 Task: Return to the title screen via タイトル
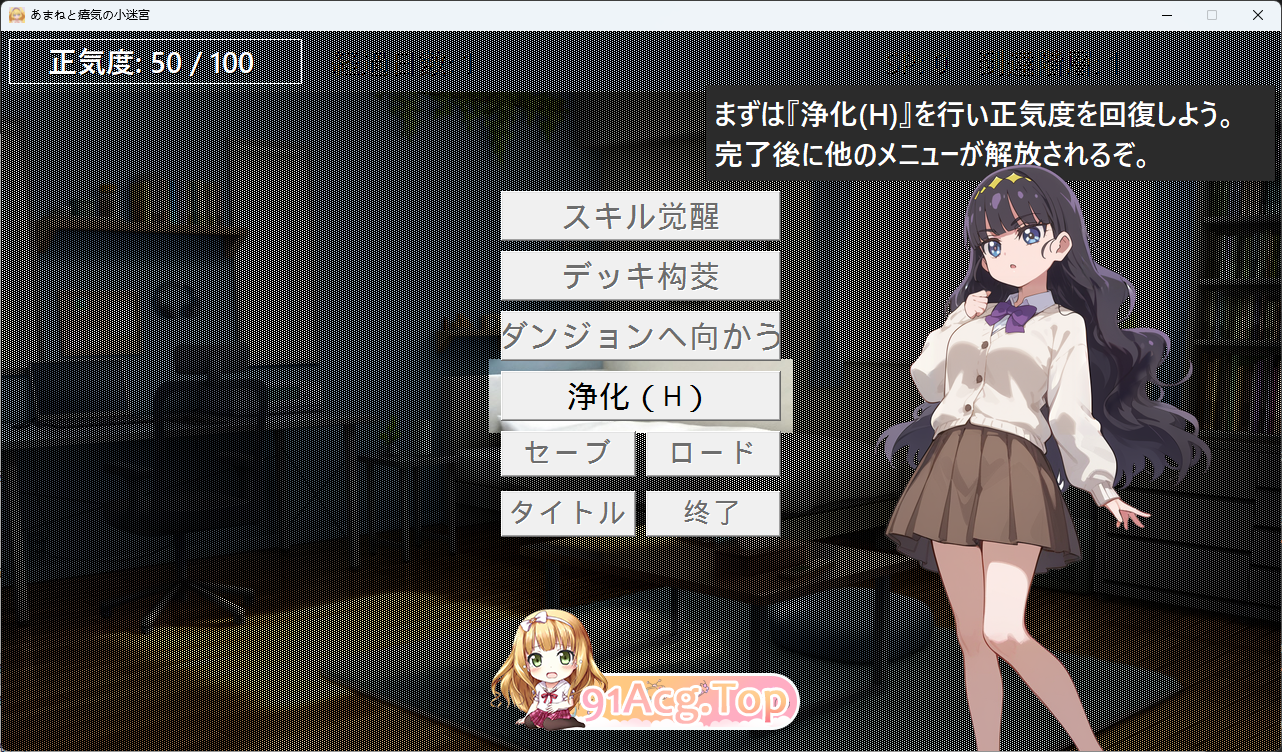tap(567, 512)
